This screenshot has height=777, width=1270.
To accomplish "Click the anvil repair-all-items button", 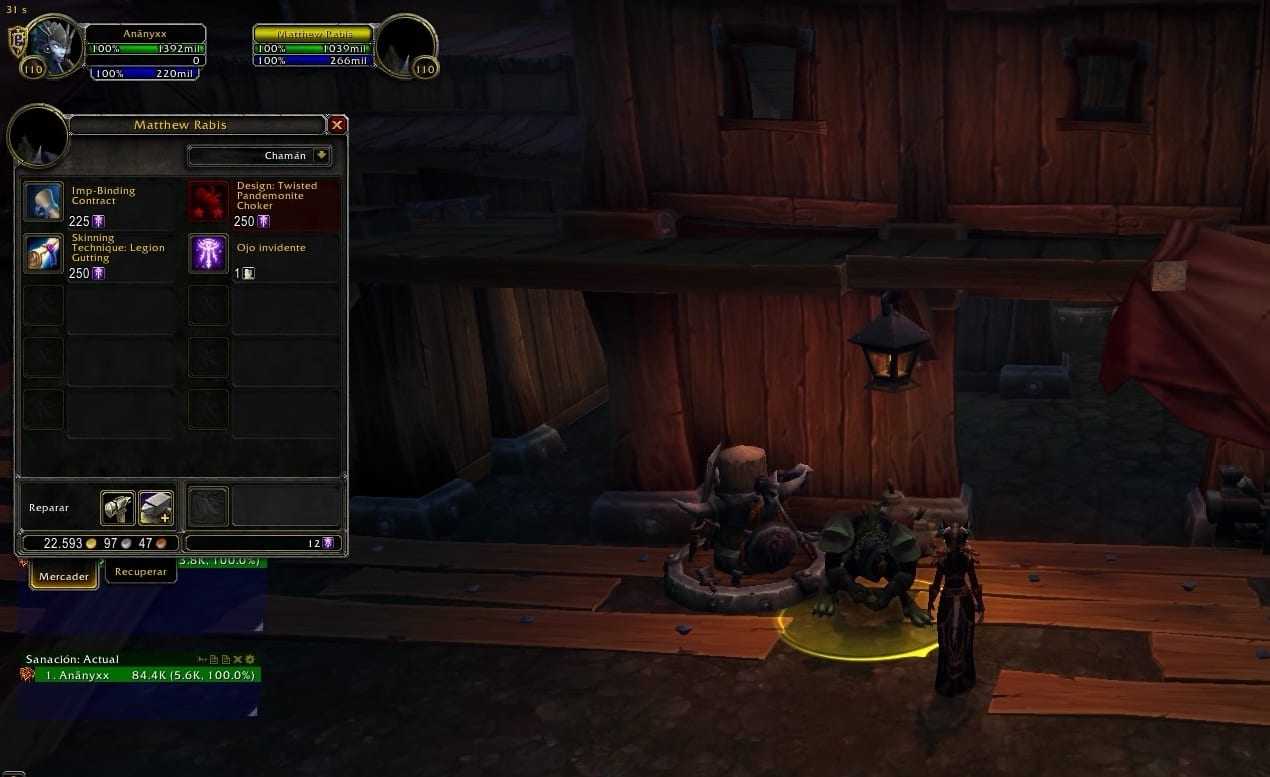I will [x=156, y=508].
